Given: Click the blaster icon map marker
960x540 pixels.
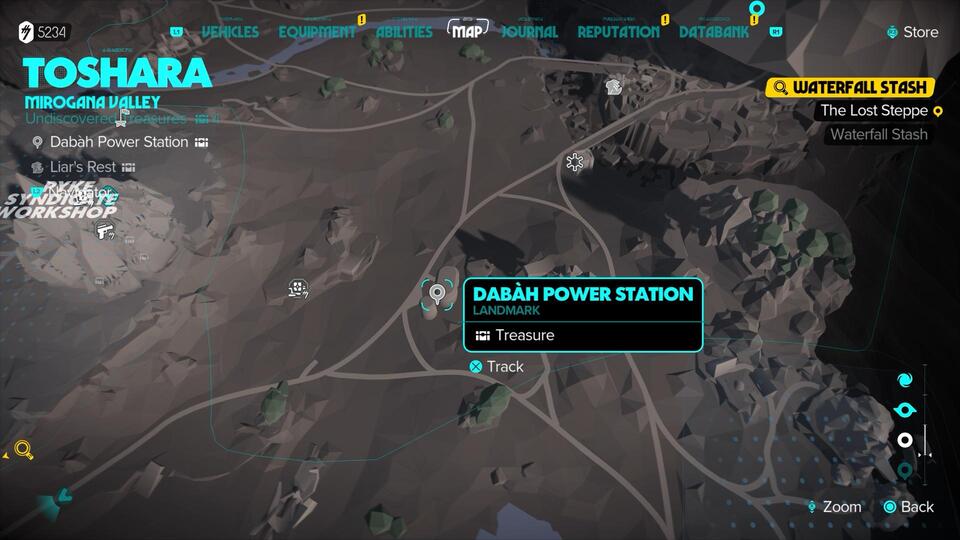Looking at the screenshot, I should [103, 232].
